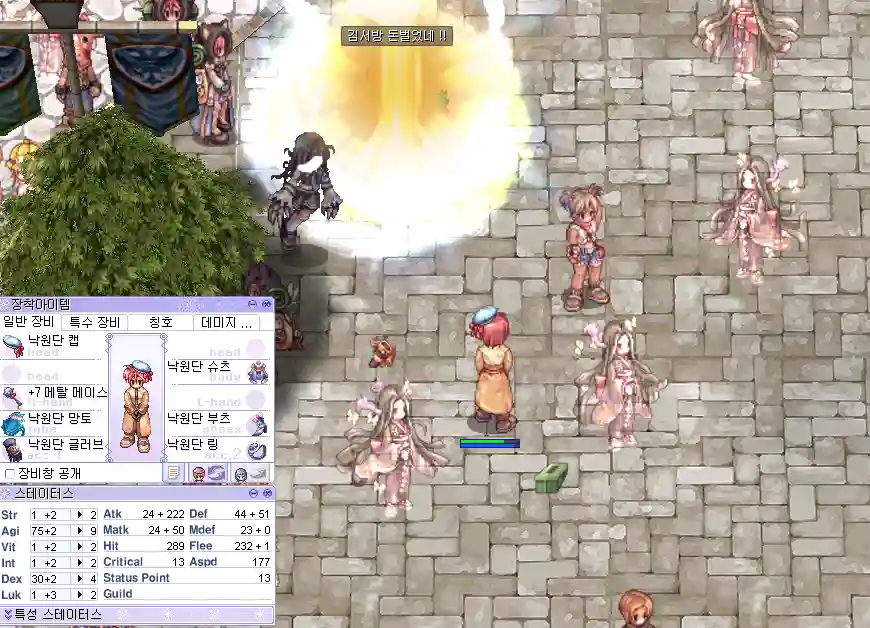
Task: Click the 낙원단 망토 robe slot
Action: click(54, 419)
